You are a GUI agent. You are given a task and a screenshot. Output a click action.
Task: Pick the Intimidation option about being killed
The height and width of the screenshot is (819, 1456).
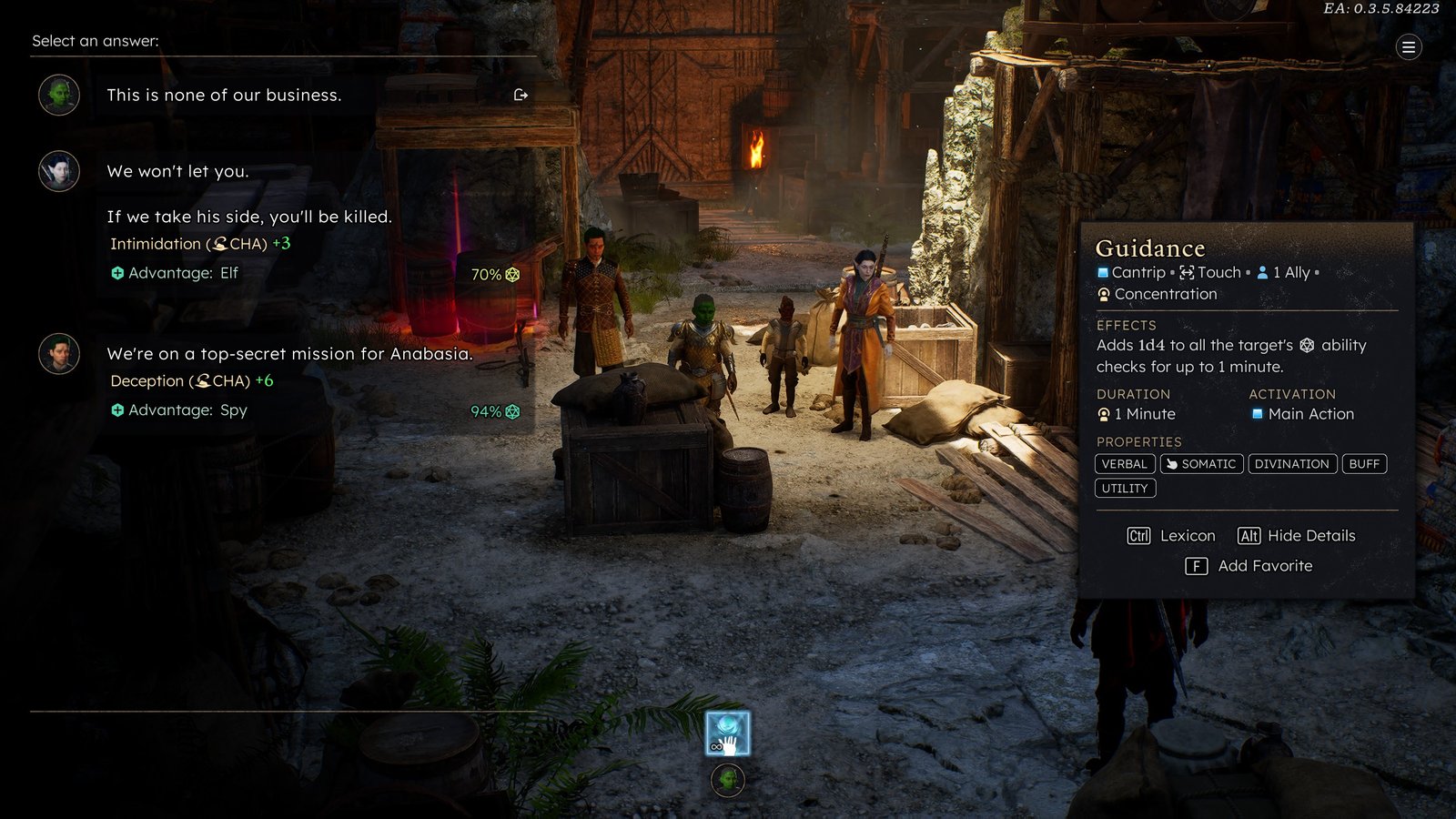248,217
